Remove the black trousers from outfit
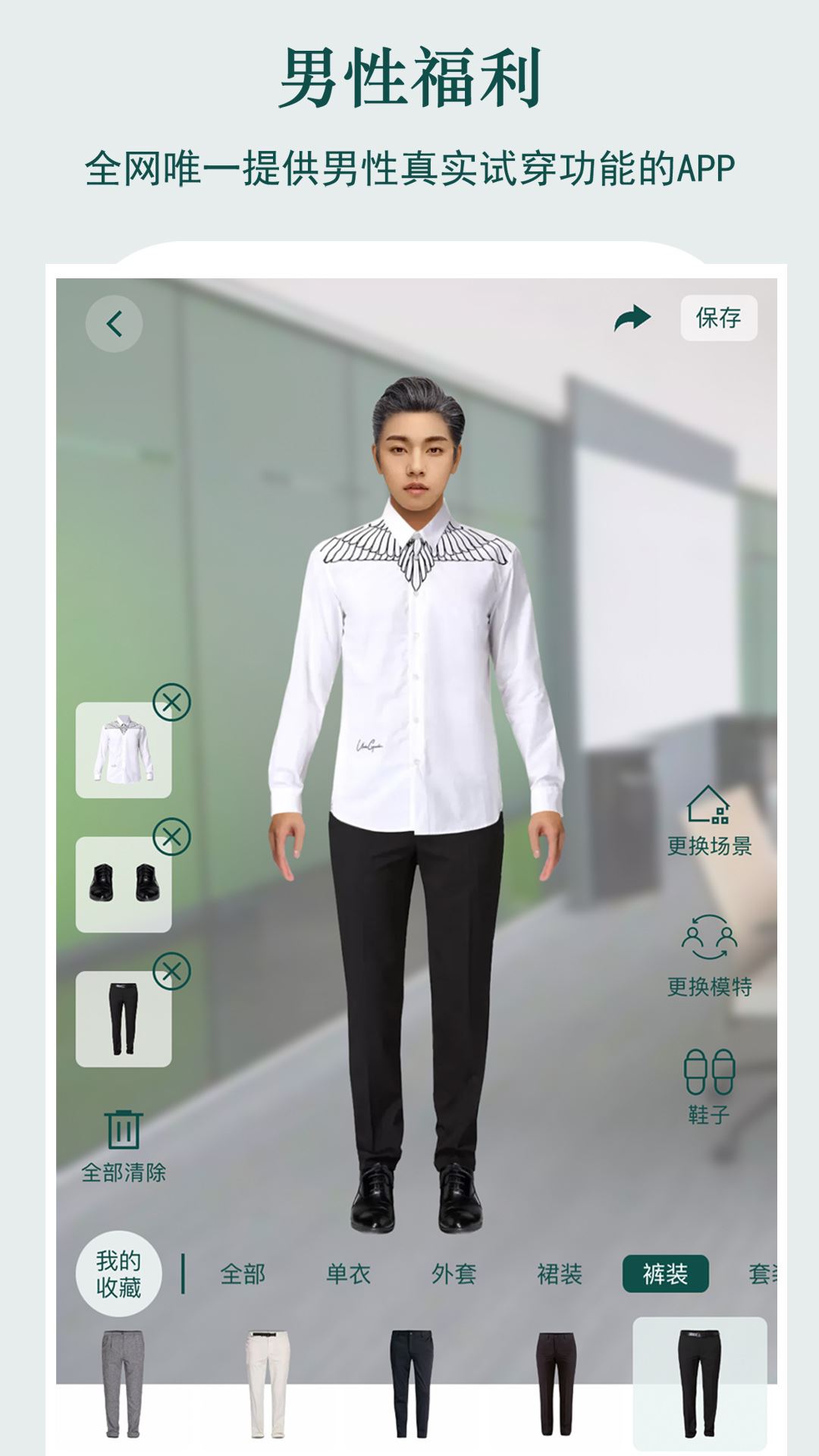 (172, 971)
